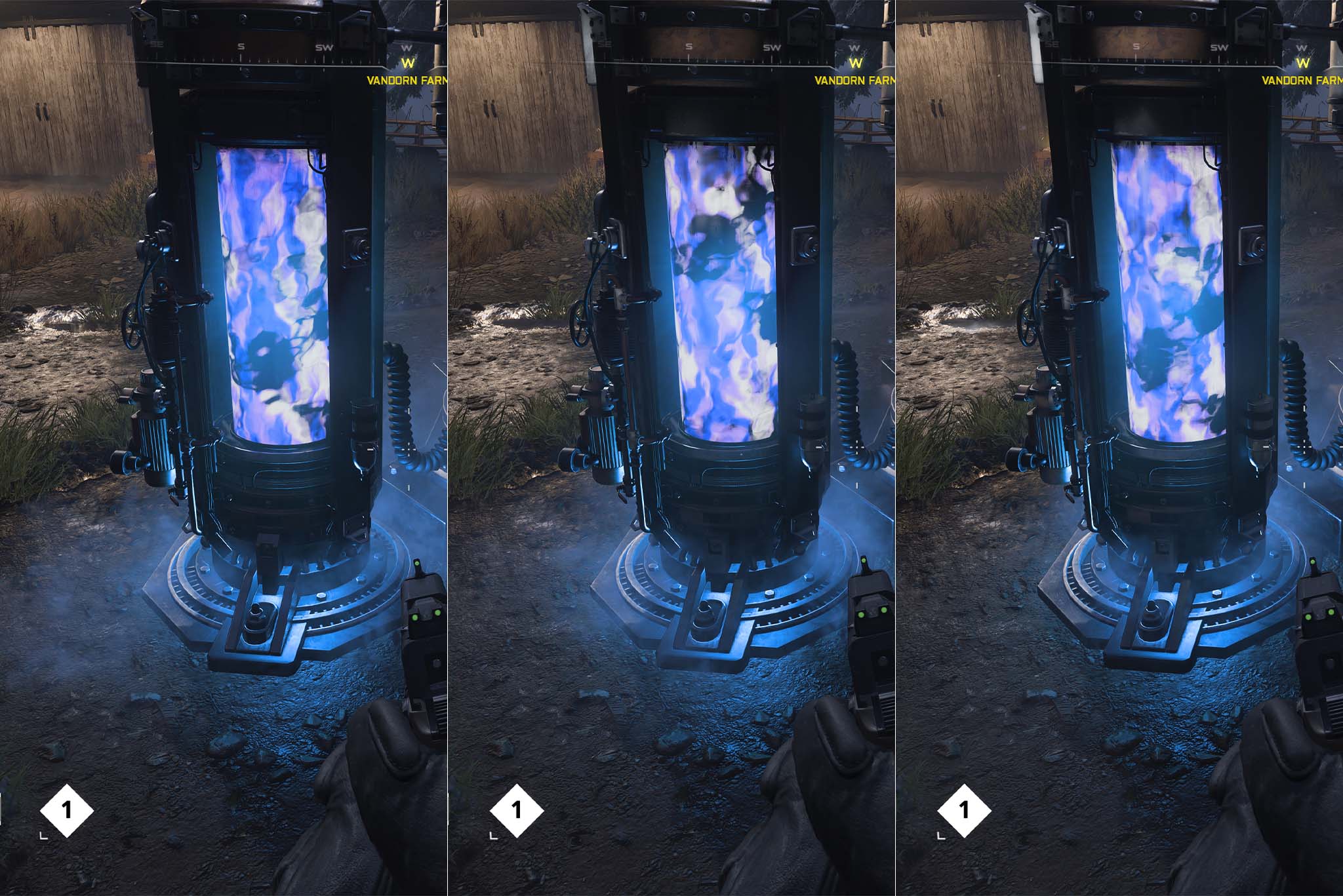Click the right panel's W waypoint symbol
The image size is (1343, 896).
[1304, 64]
